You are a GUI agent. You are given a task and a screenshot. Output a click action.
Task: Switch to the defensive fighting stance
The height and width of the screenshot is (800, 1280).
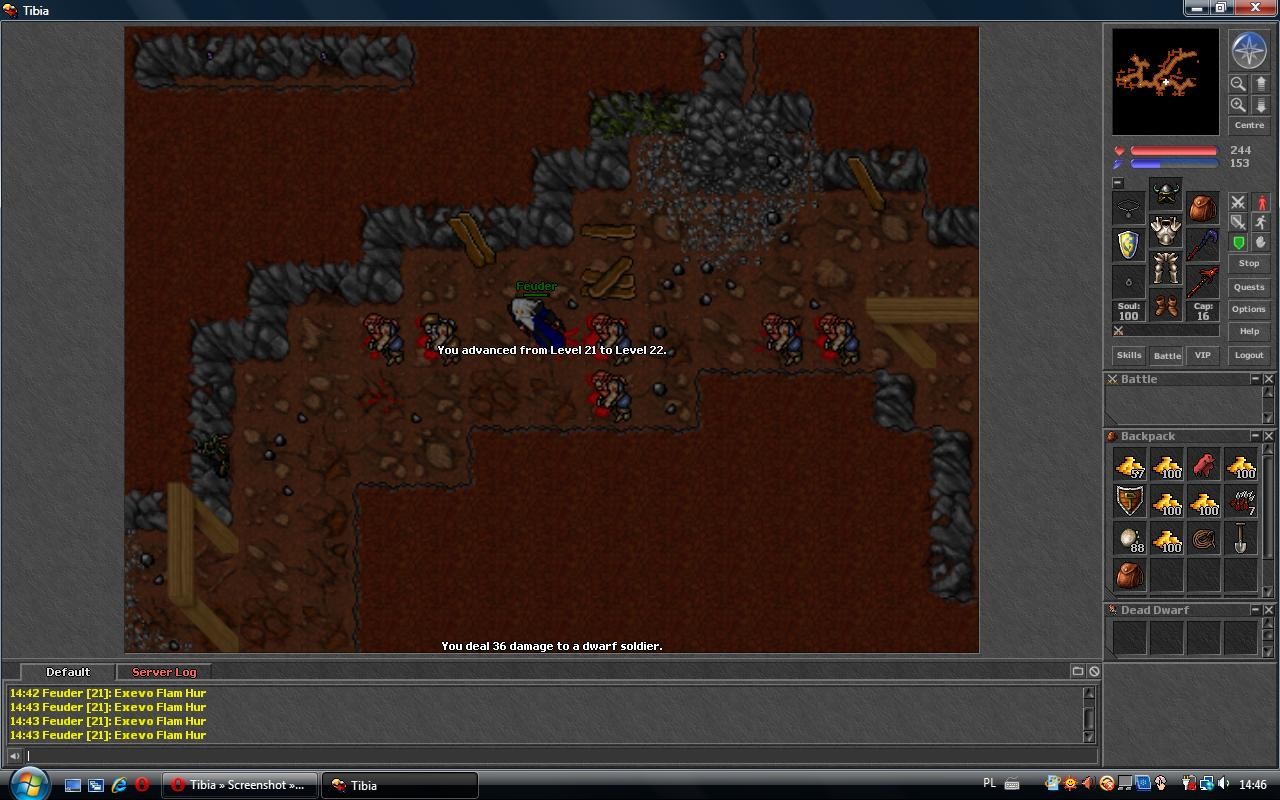(x=1239, y=223)
